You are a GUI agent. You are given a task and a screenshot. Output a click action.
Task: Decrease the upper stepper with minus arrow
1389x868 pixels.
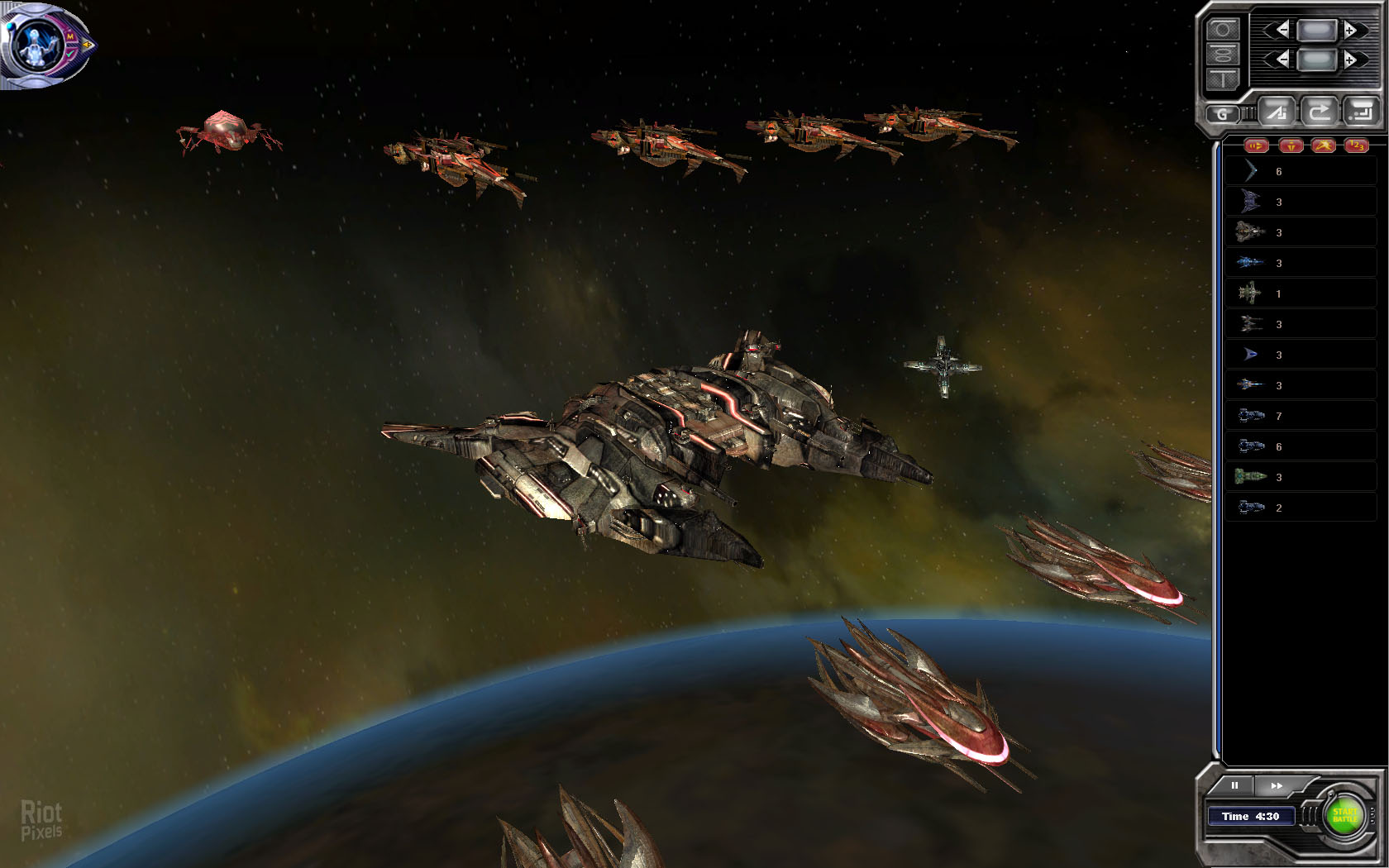(x=1282, y=31)
